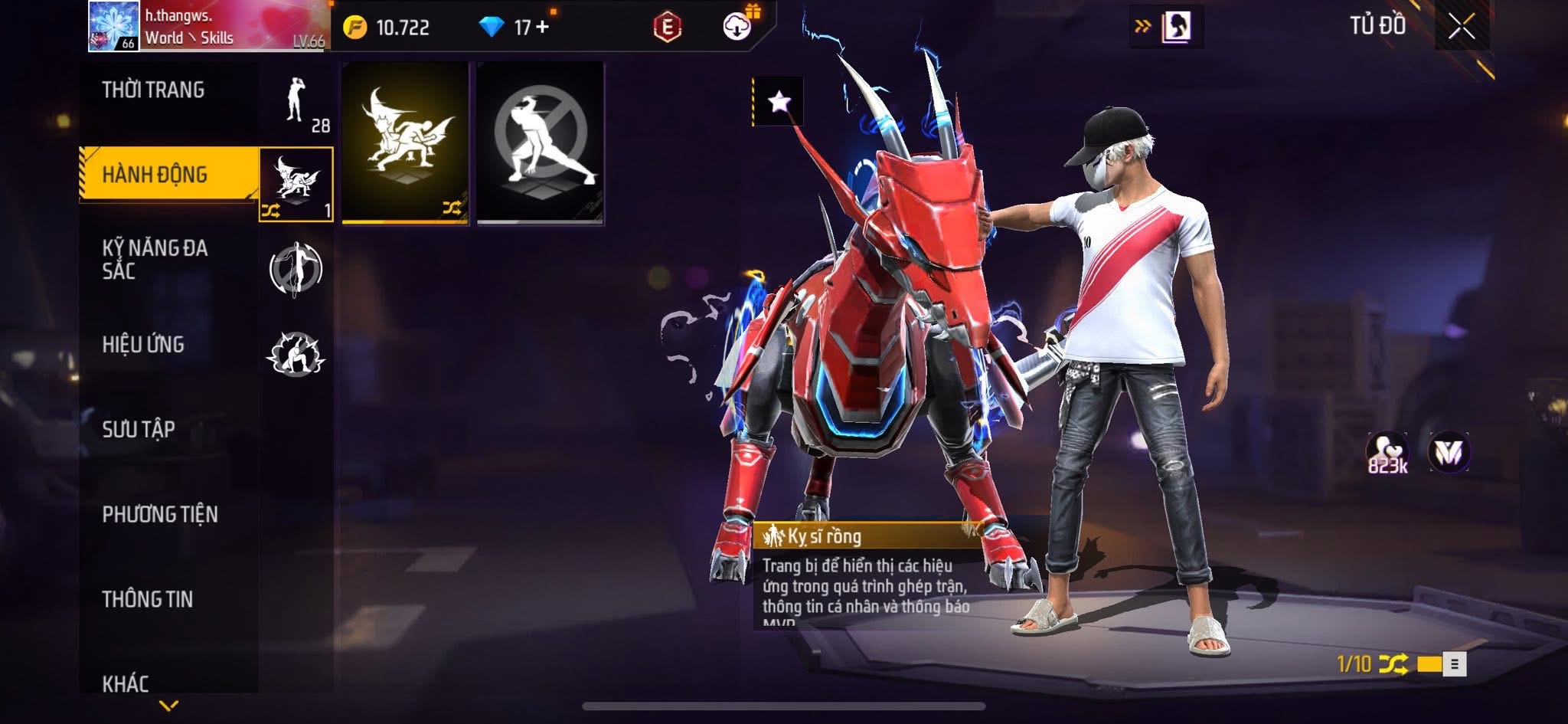Open the gold coin balance
Image resolution: width=1568 pixels, height=724 pixels.
coord(387,28)
